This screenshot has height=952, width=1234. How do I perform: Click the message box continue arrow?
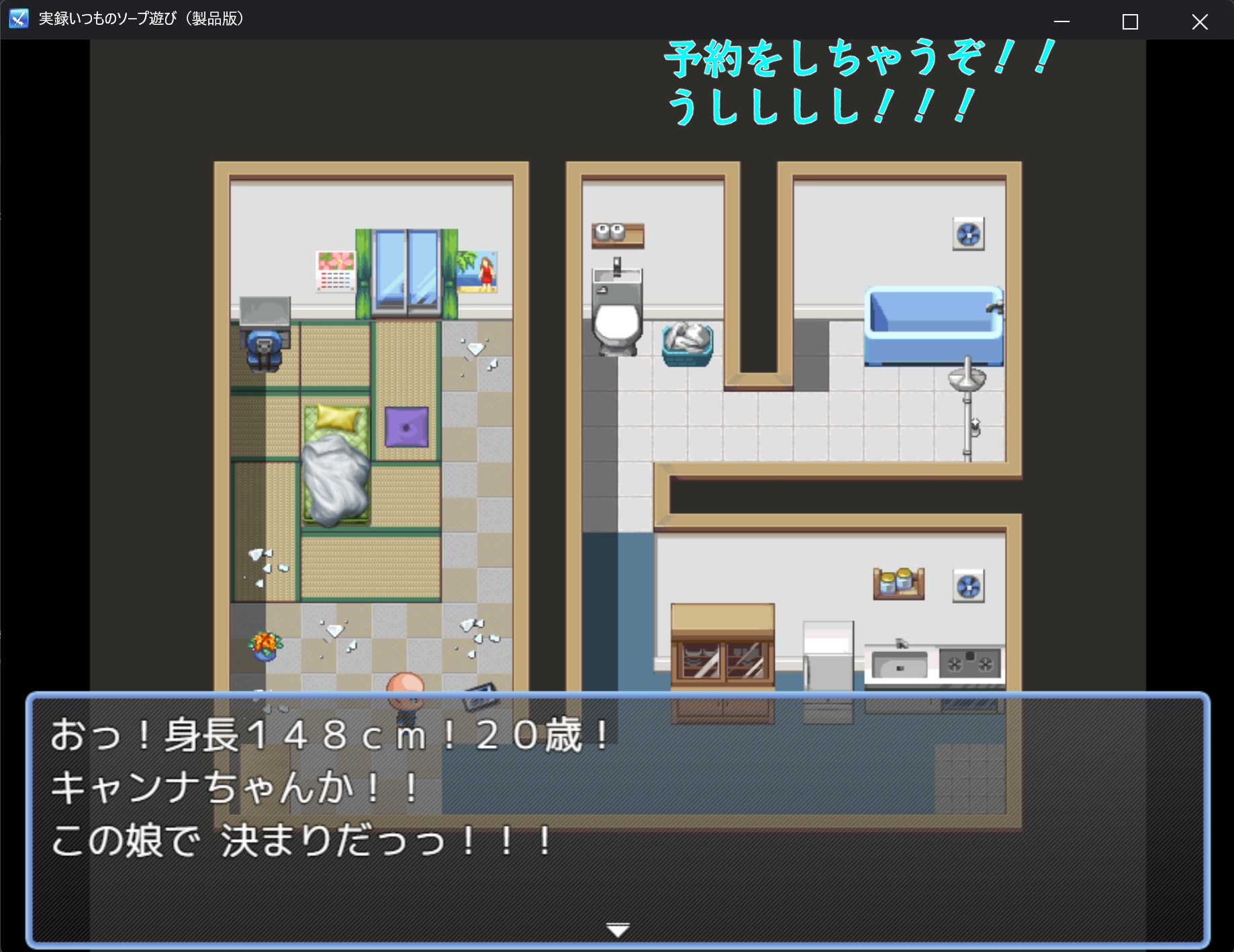pos(616,930)
